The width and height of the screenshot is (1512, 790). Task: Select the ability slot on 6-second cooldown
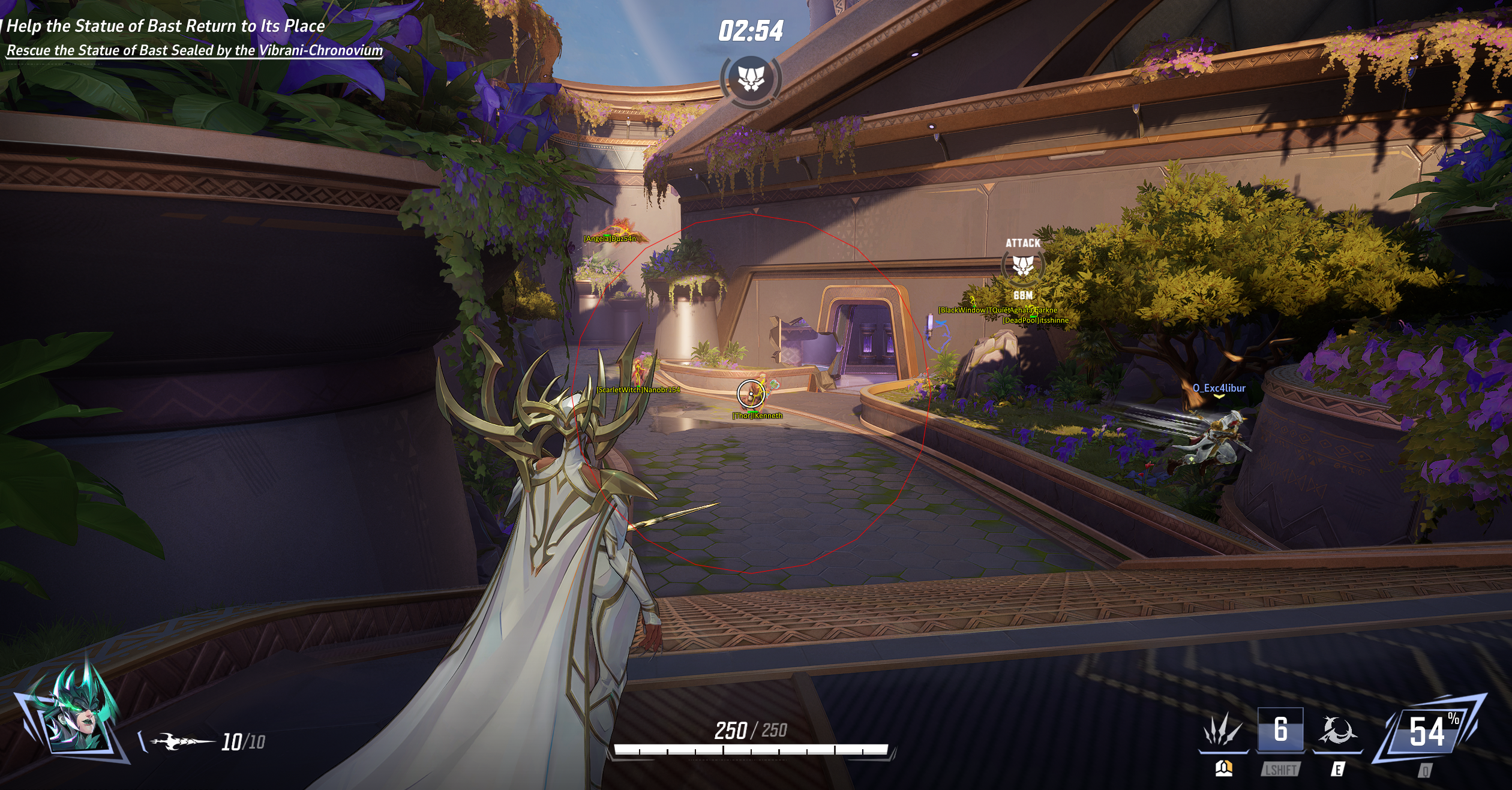1280,730
